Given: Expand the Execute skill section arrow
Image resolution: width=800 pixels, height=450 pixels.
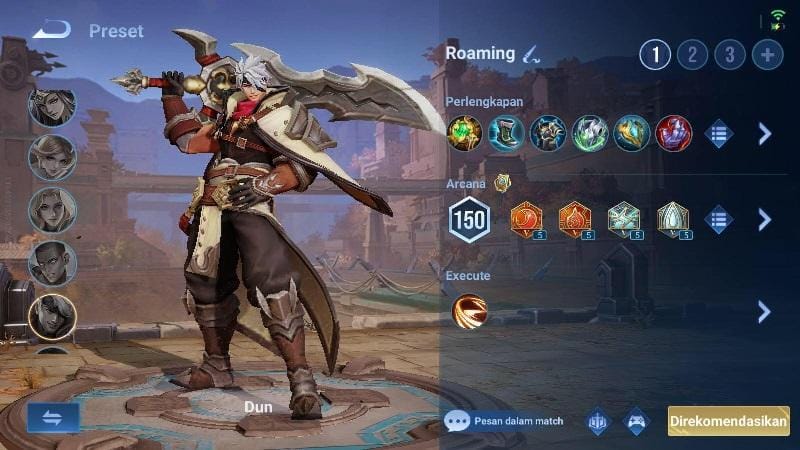Looking at the screenshot, I should pos(765,311).
